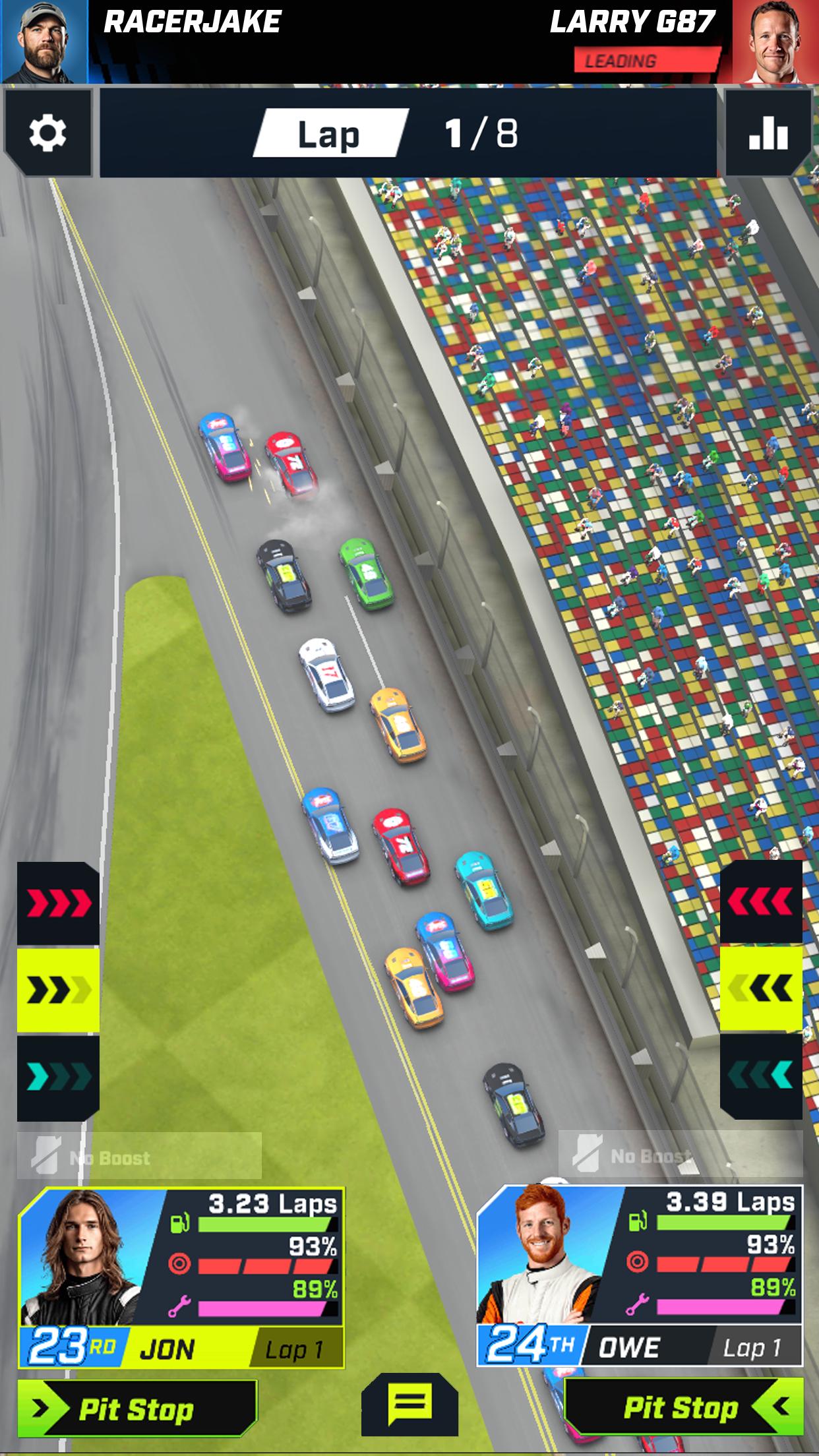Image resolution: width=819 pixels, height=1456 pixels.
Task: Set Owe's teal conserve pace arrows
Action: click(761, 1076)
